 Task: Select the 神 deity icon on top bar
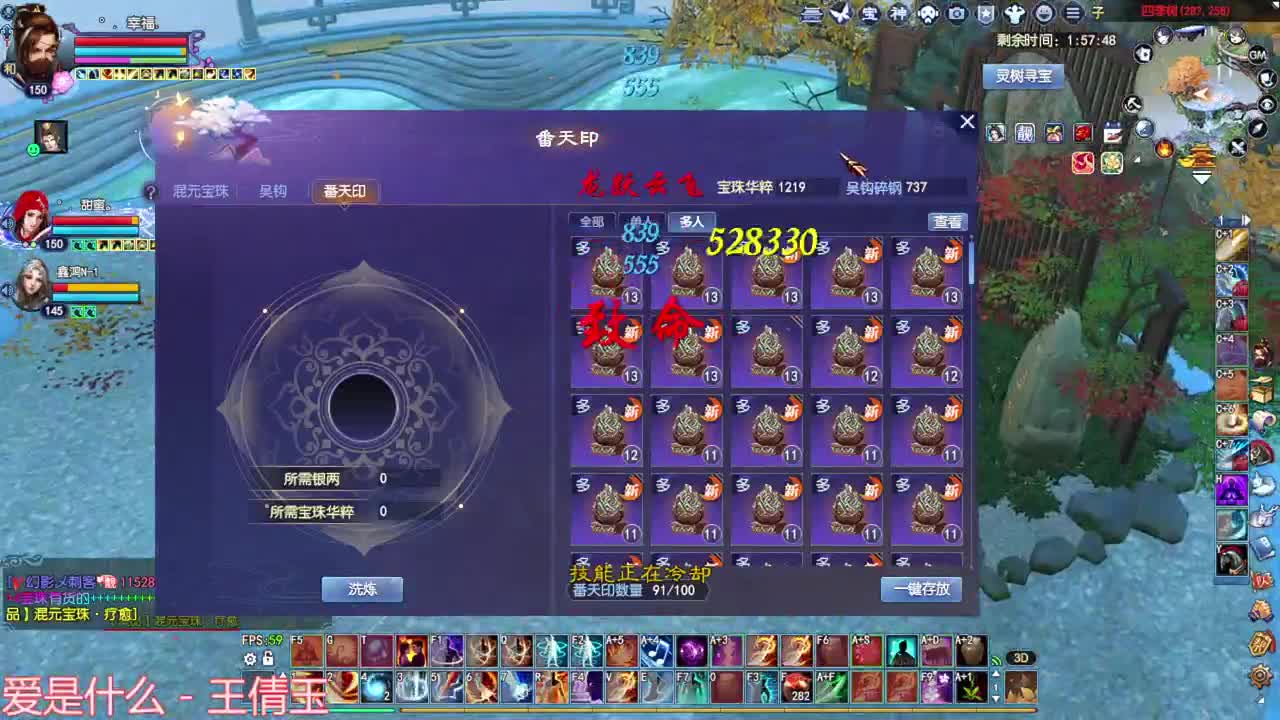[897, 13]
